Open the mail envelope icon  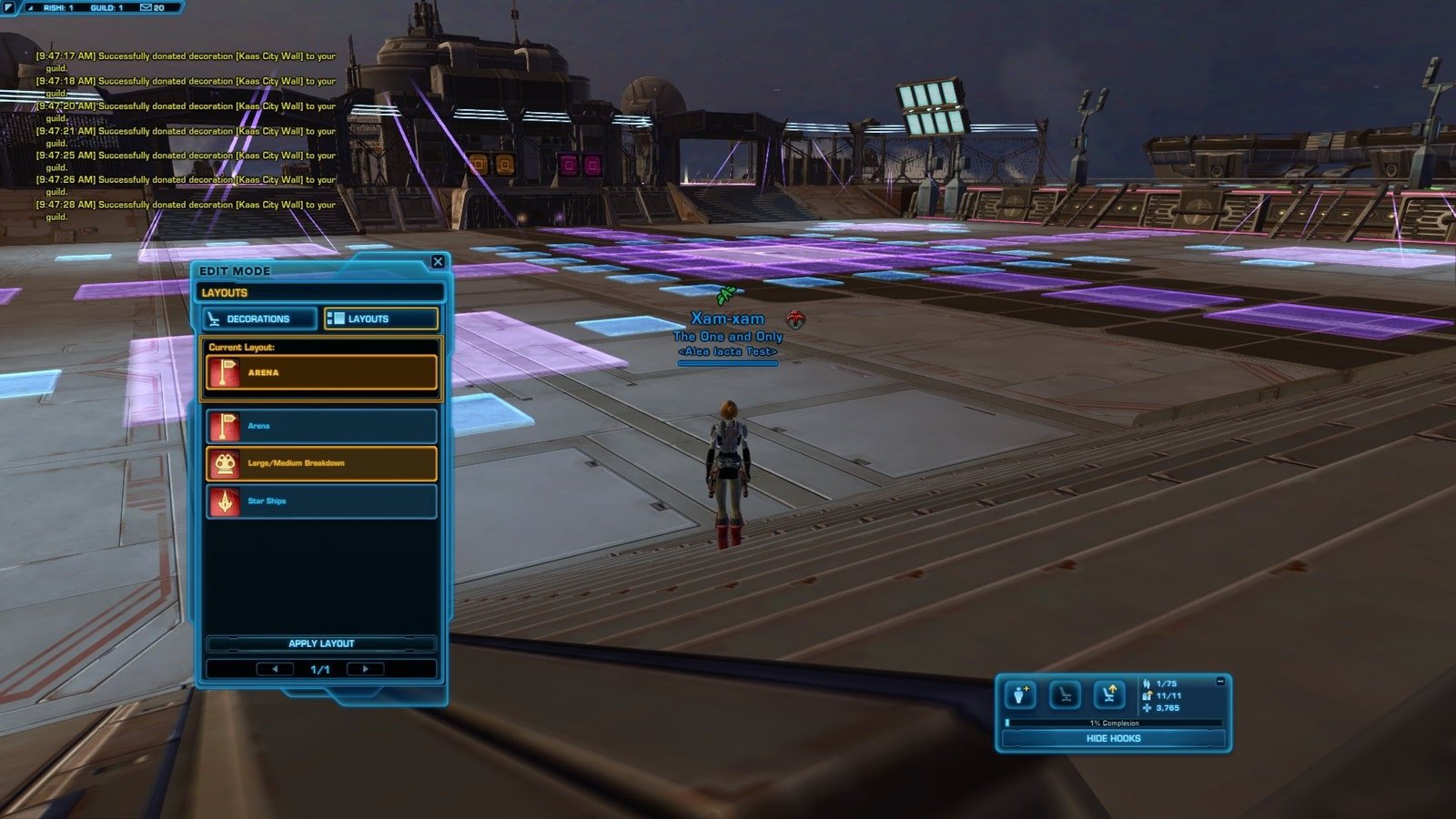pos(146,7)
